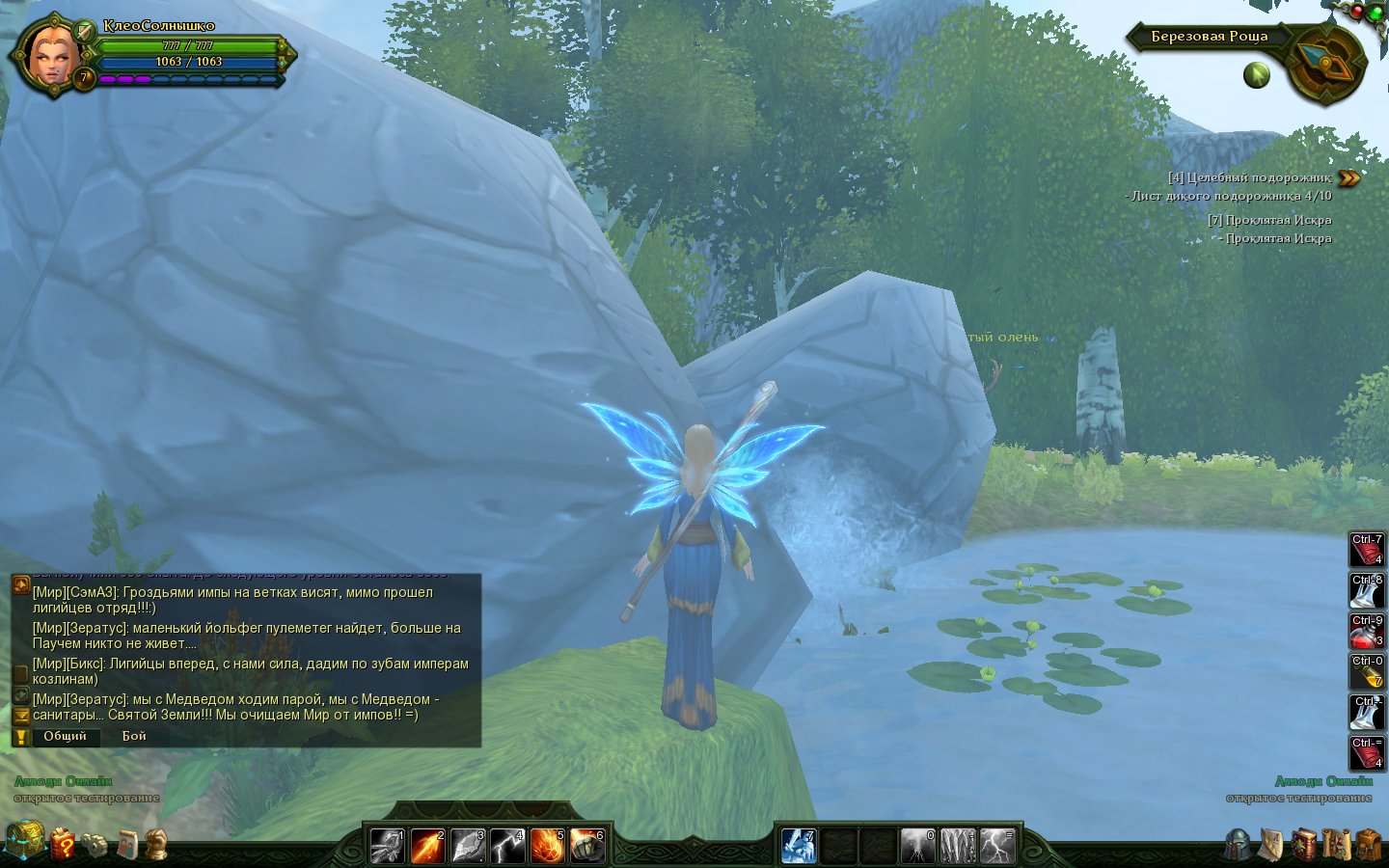The width and height of the screenshot is (1389, 868).
Task: Trigger the flaming fist skill in slot 6
Action: [586, 846]
